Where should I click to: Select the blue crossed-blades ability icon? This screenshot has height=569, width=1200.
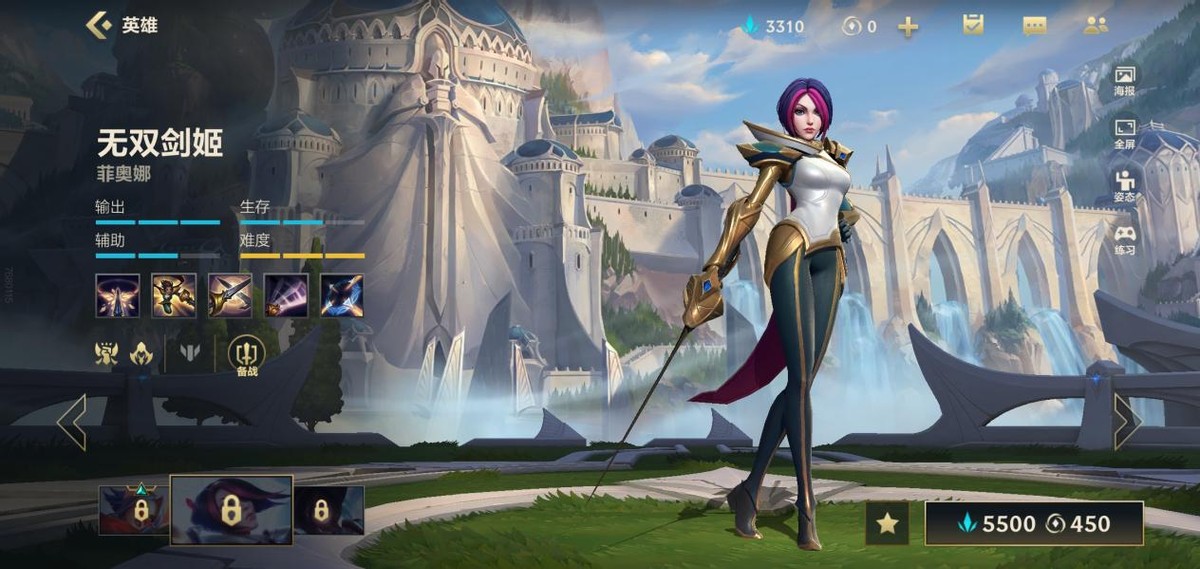pyautogui.click(x=341, y=296)
